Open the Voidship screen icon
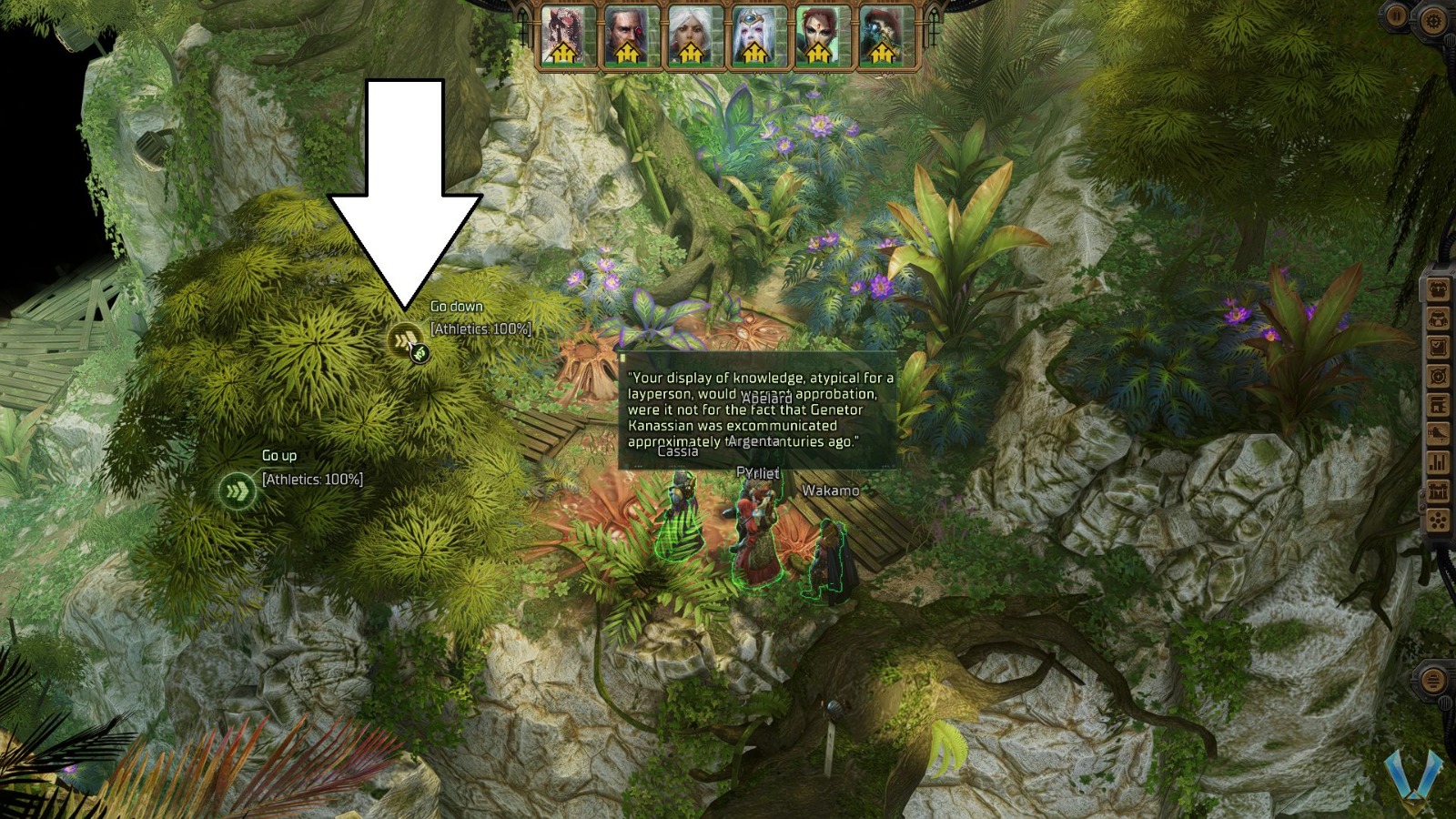This screenshot has height=819, width=1456. pos(1438,433)
